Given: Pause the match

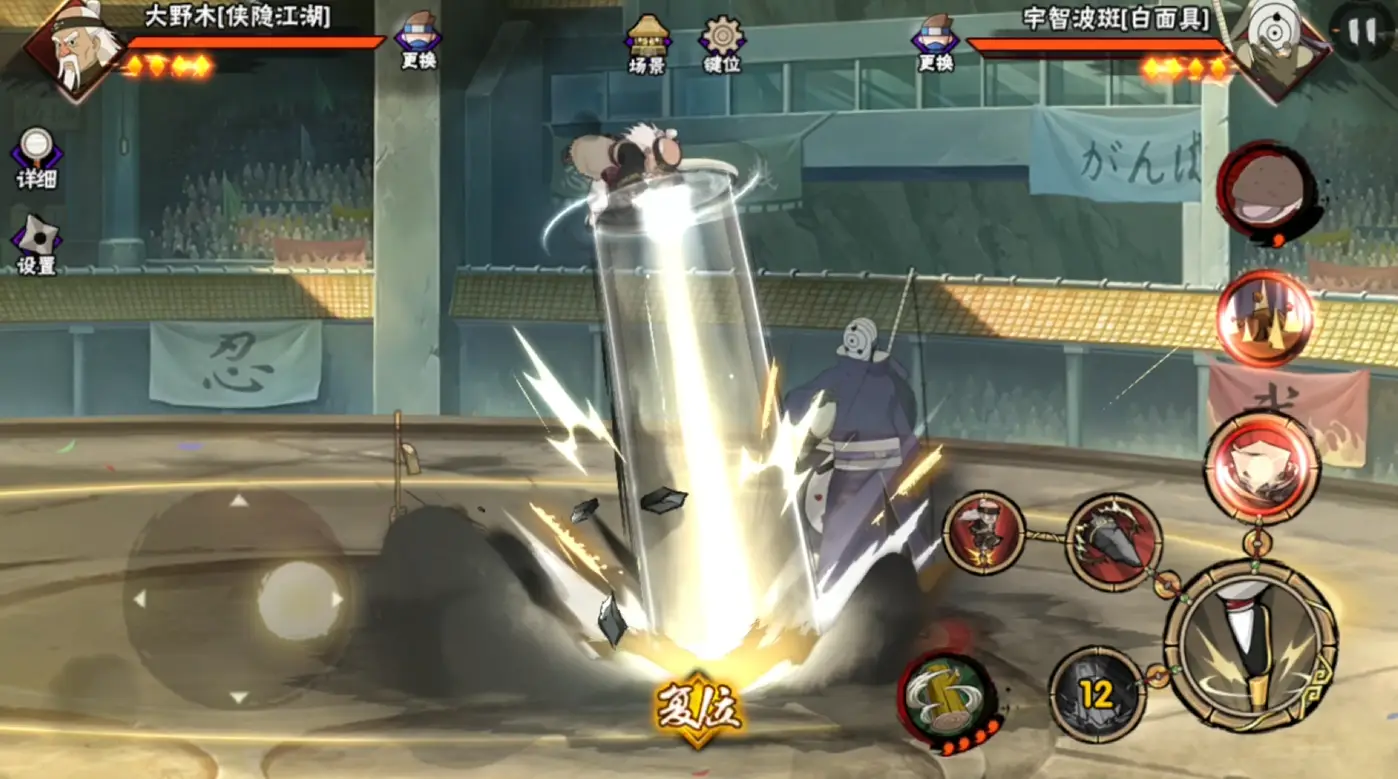Looking at the screenshot, I should [1361, 32].
